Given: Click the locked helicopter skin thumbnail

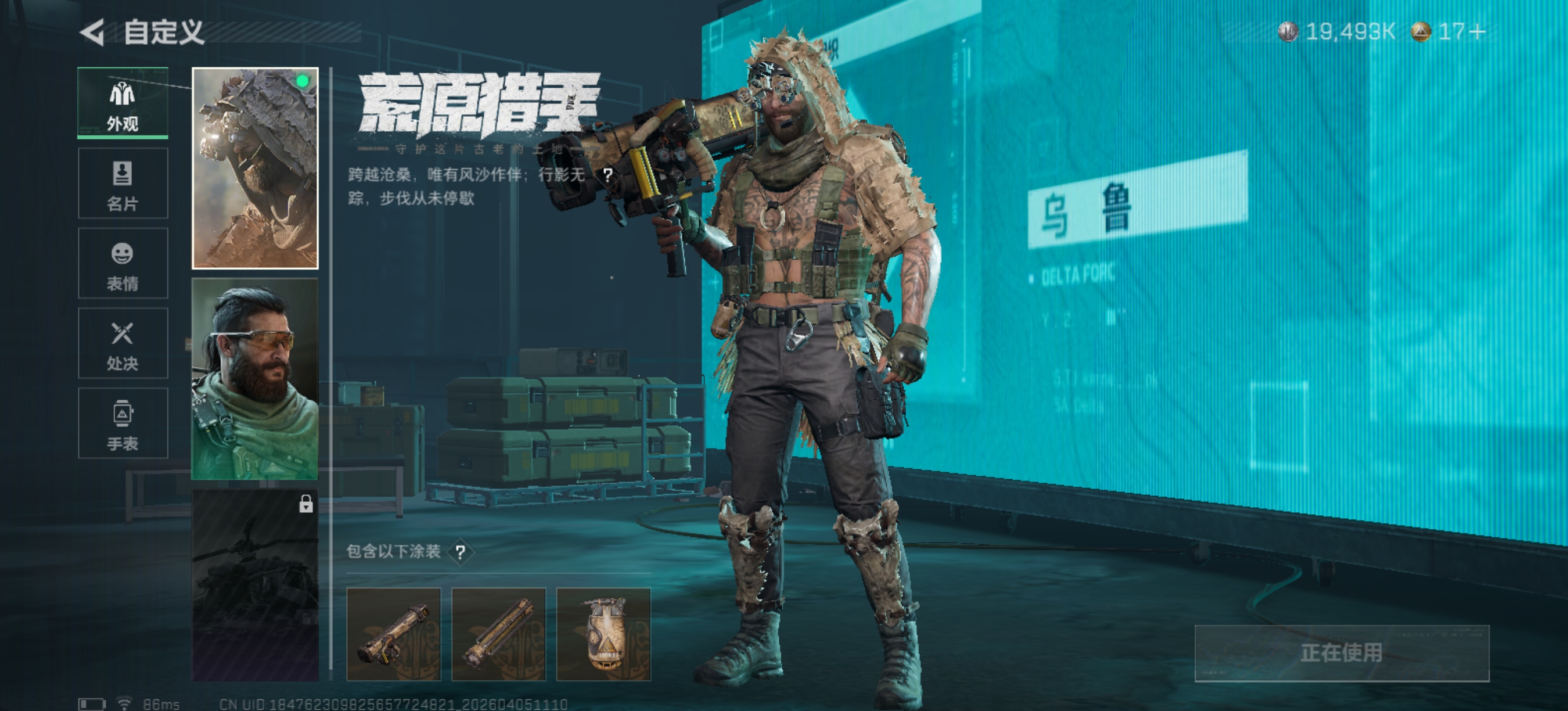Looking at the screenshot, I should tap(255, 585).
